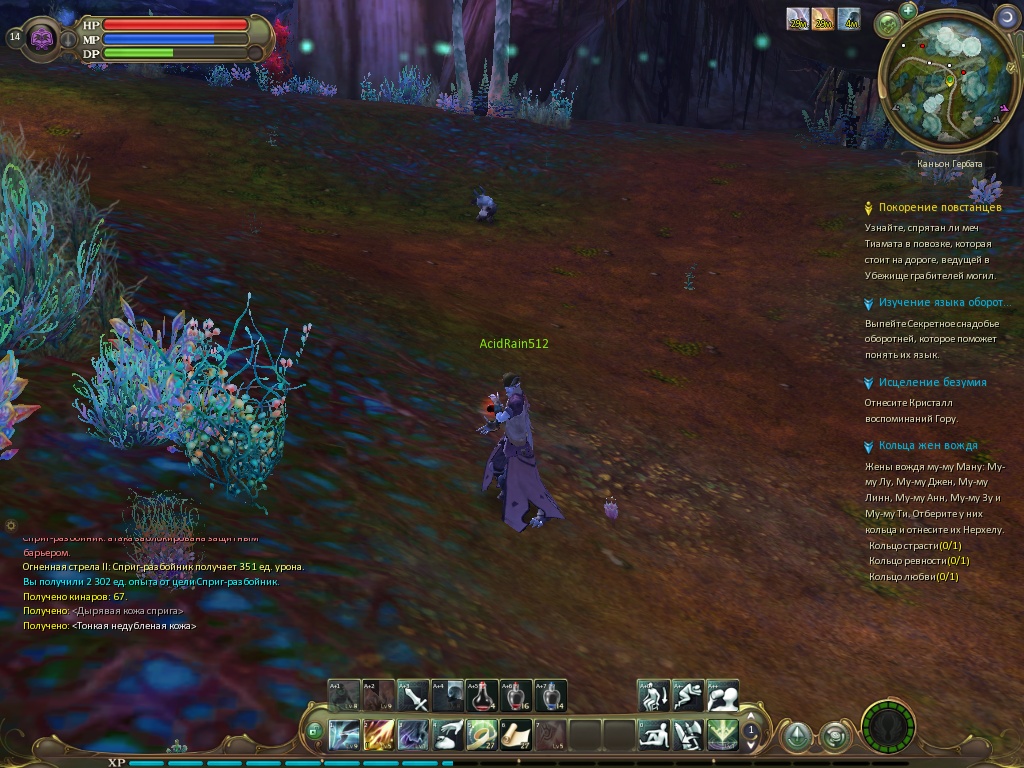
Task: Select the Исцеление безумия quest
Action: (x=932, y=382)
